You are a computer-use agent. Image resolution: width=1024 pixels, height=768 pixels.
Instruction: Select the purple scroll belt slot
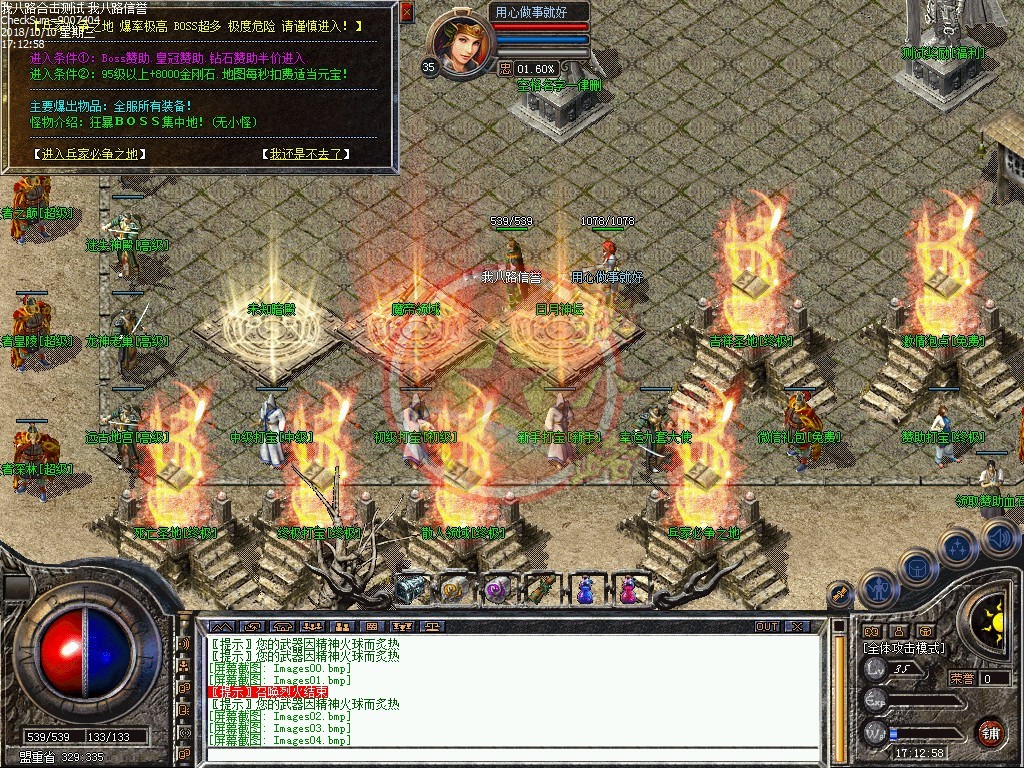click(497, 589)
